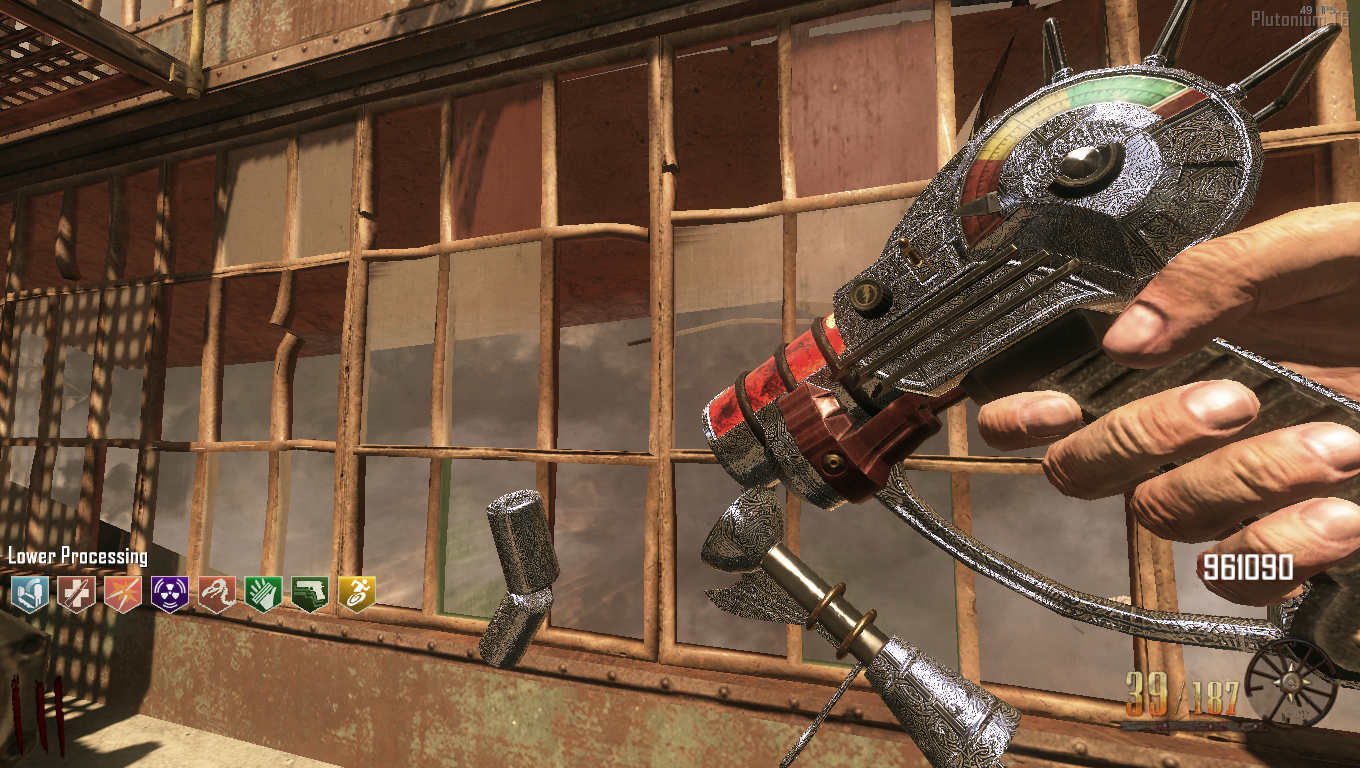Select the purple PhD Flopper perk icon

click(169, 594)
